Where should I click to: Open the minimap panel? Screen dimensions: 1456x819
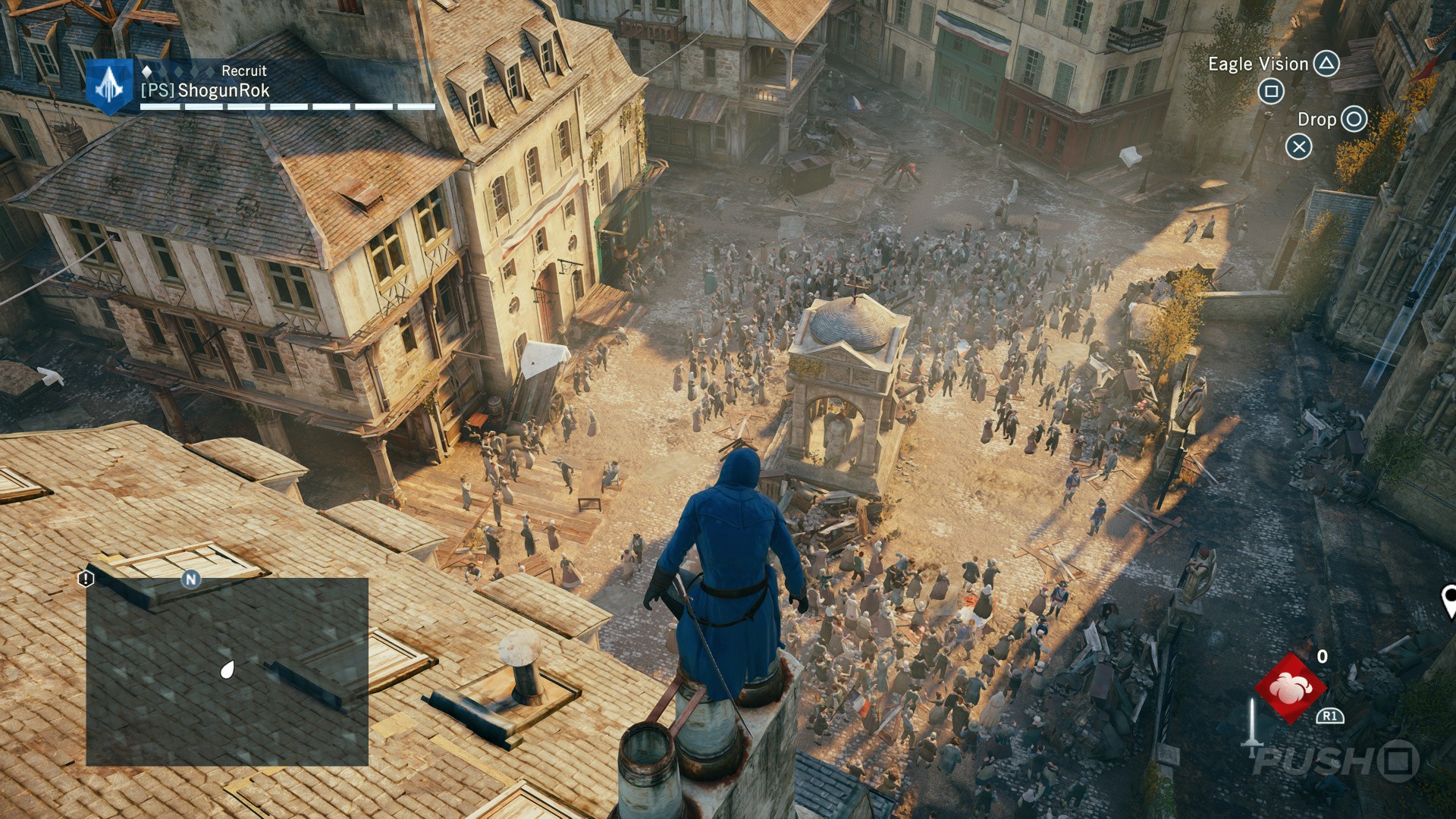pos(227,672)
